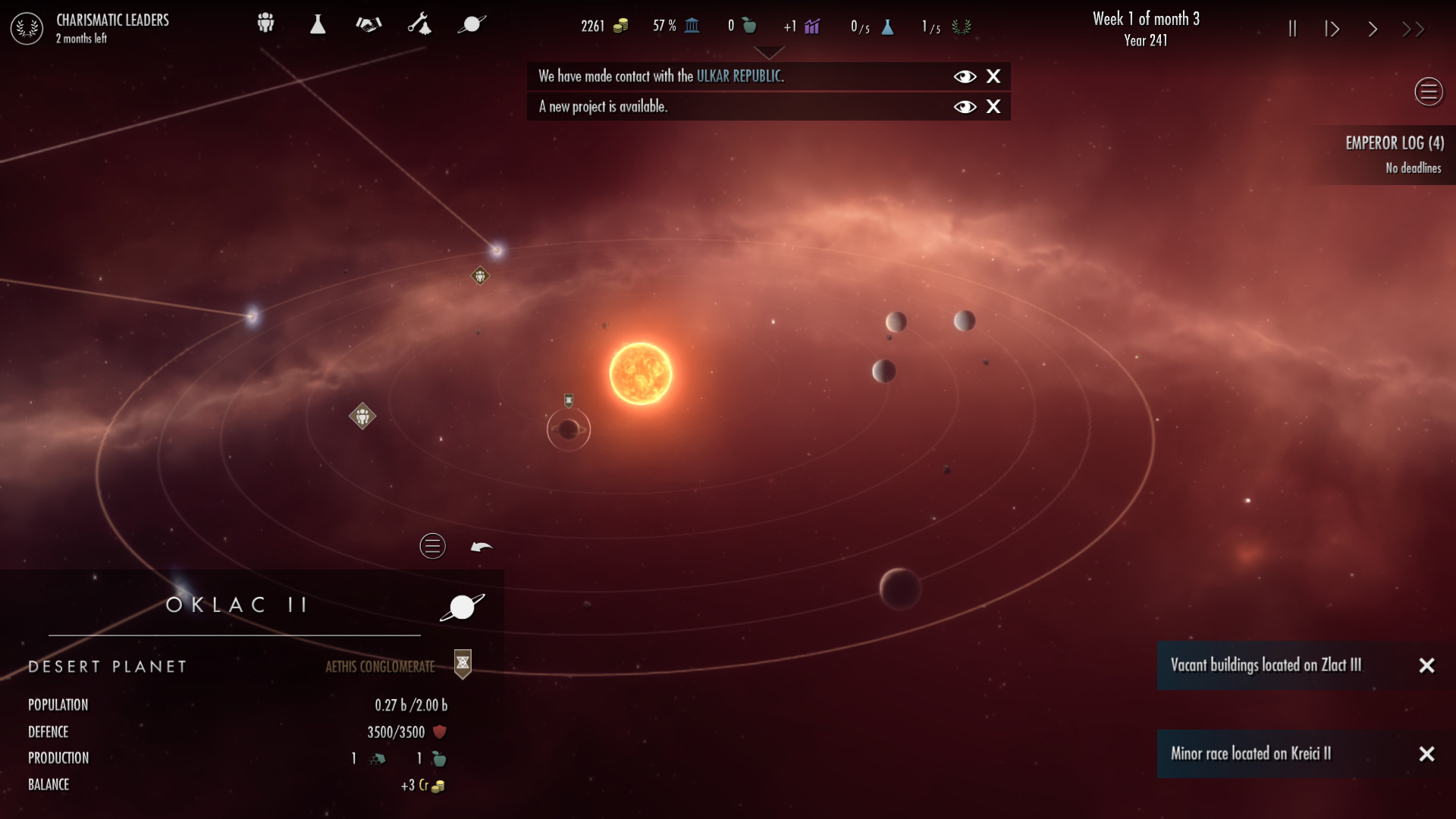Open the Emperor Log panel
The height and width of the screenshot is (819, 1456).
click(1395, 143)
